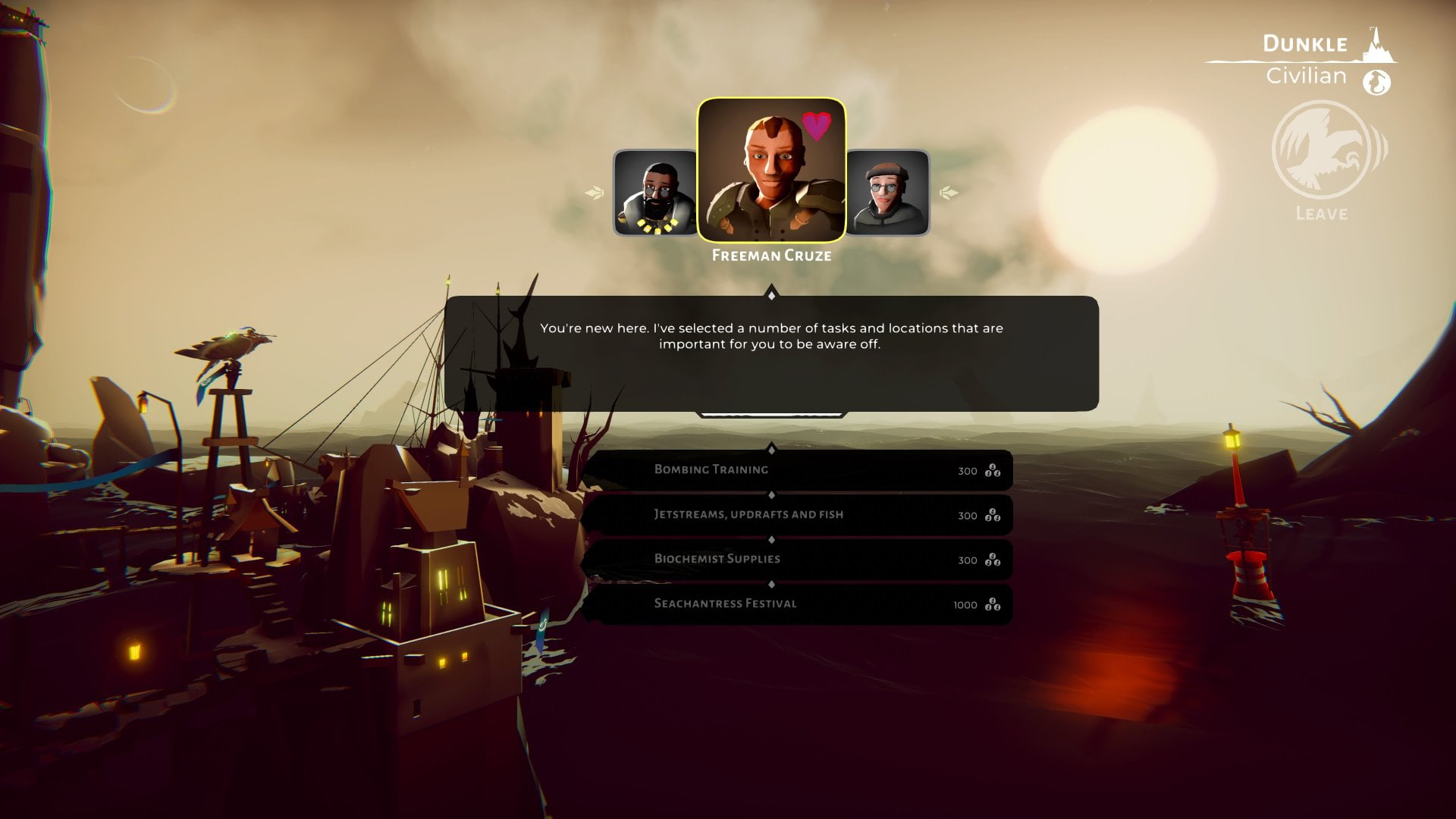1456x819 pixels.
Task: Talk to the capped man with glasses
Action: [887, 193]
